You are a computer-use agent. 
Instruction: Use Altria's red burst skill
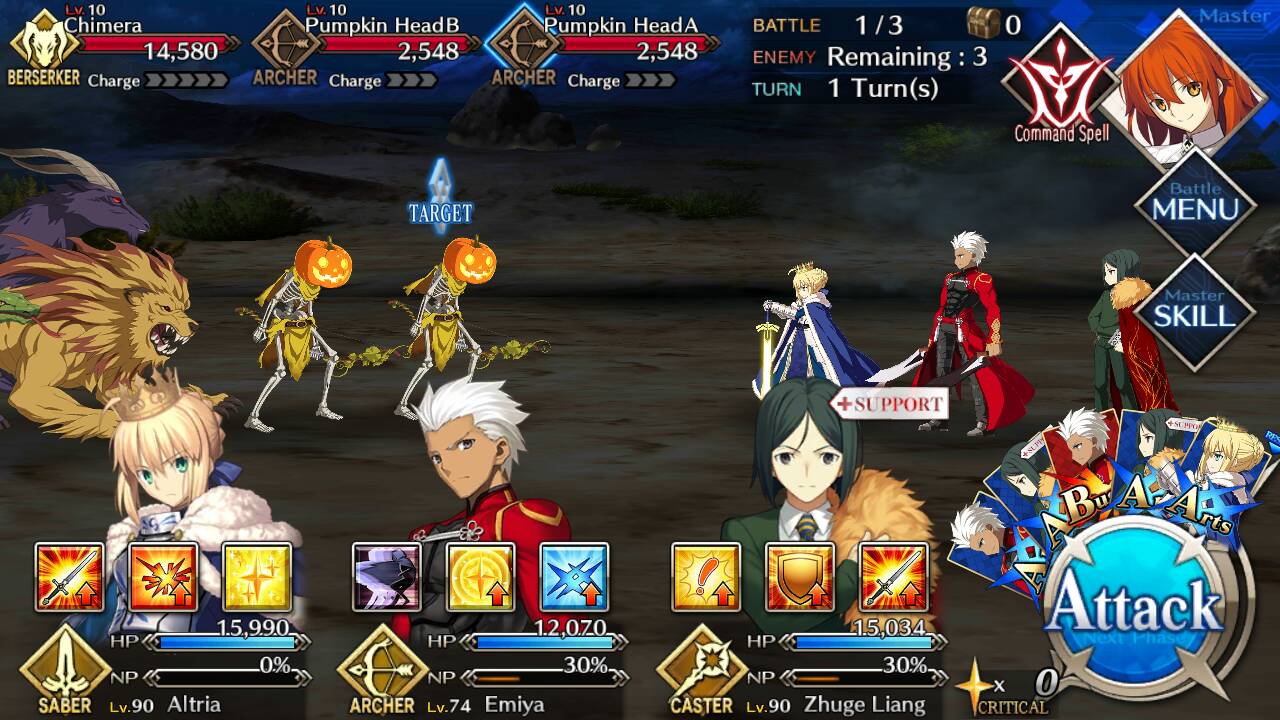click(x=163, y=577)
